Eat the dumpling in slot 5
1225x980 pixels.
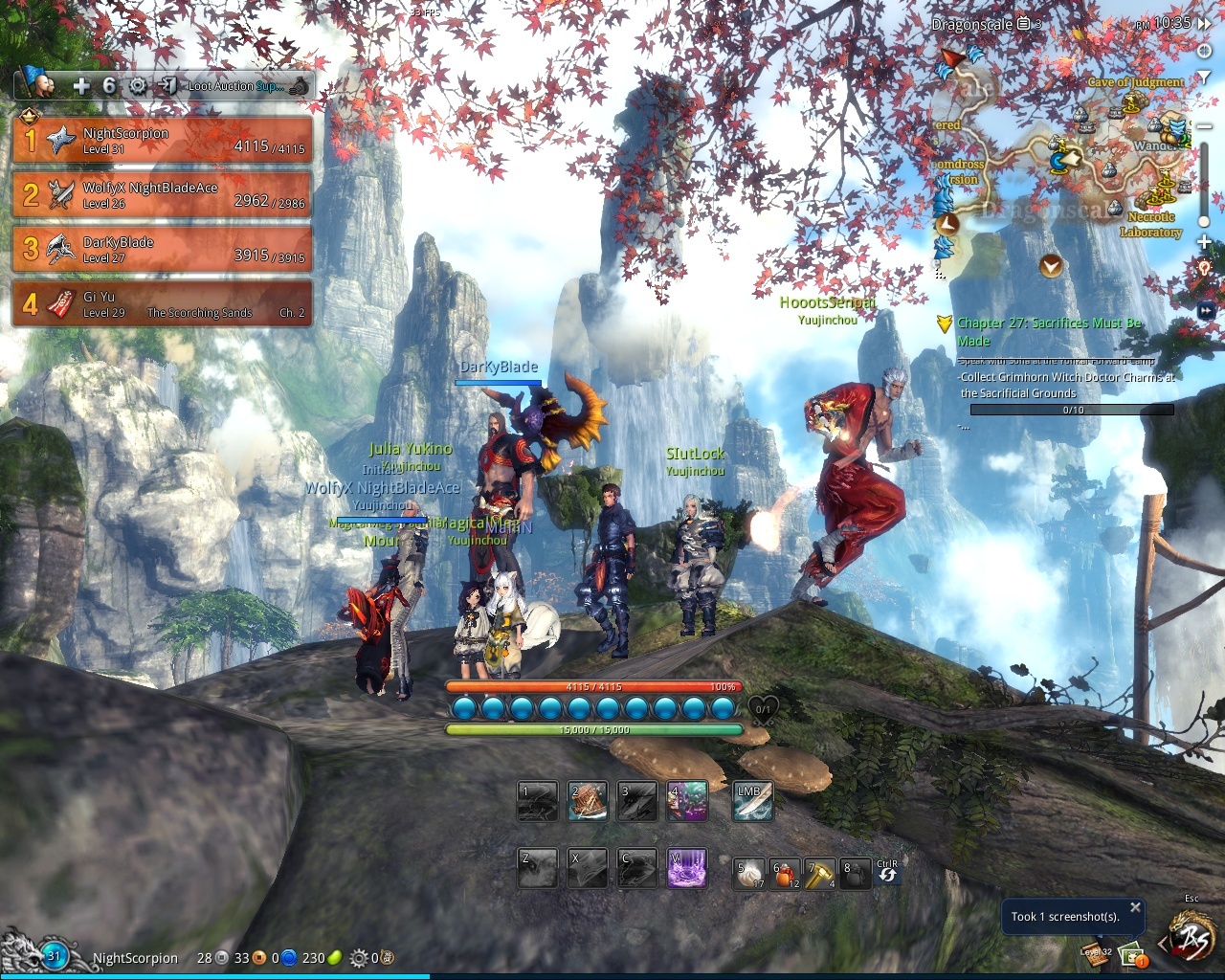coord(749,874)
